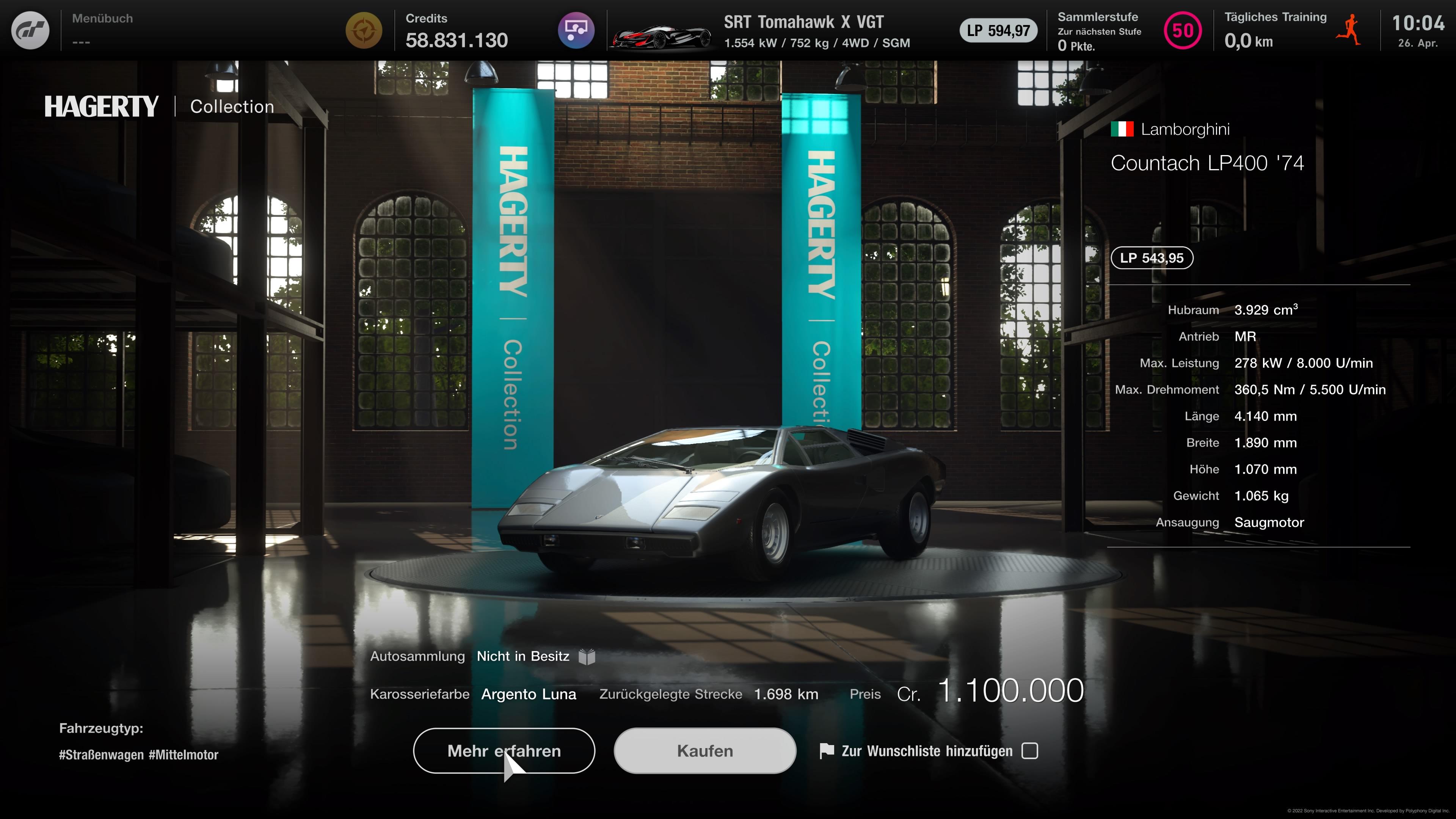Select the Hagerty Collection header
The image size is (1456, 819).
[x=158, y=106]
